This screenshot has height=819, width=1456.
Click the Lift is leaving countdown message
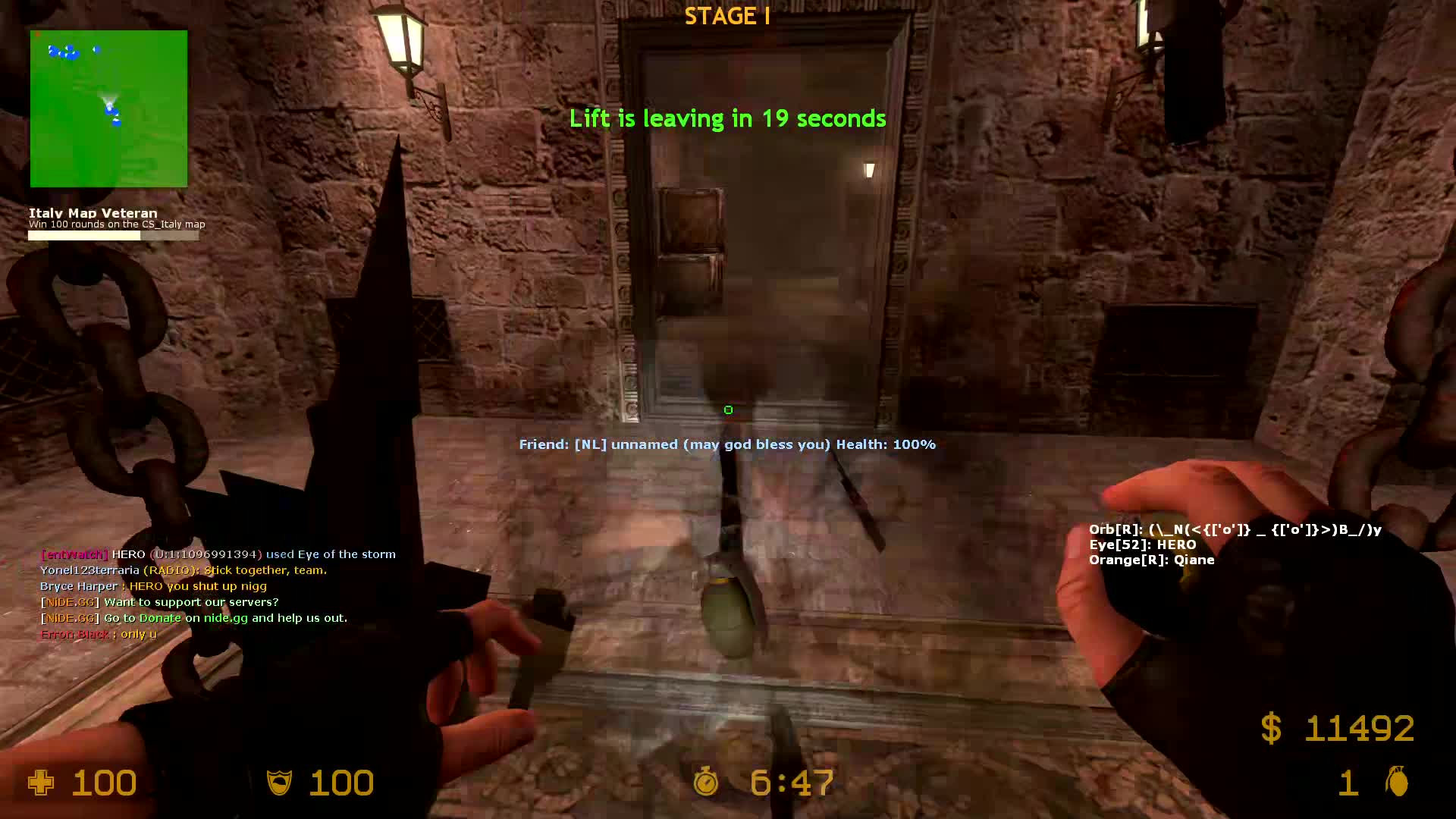click(727, 118)
